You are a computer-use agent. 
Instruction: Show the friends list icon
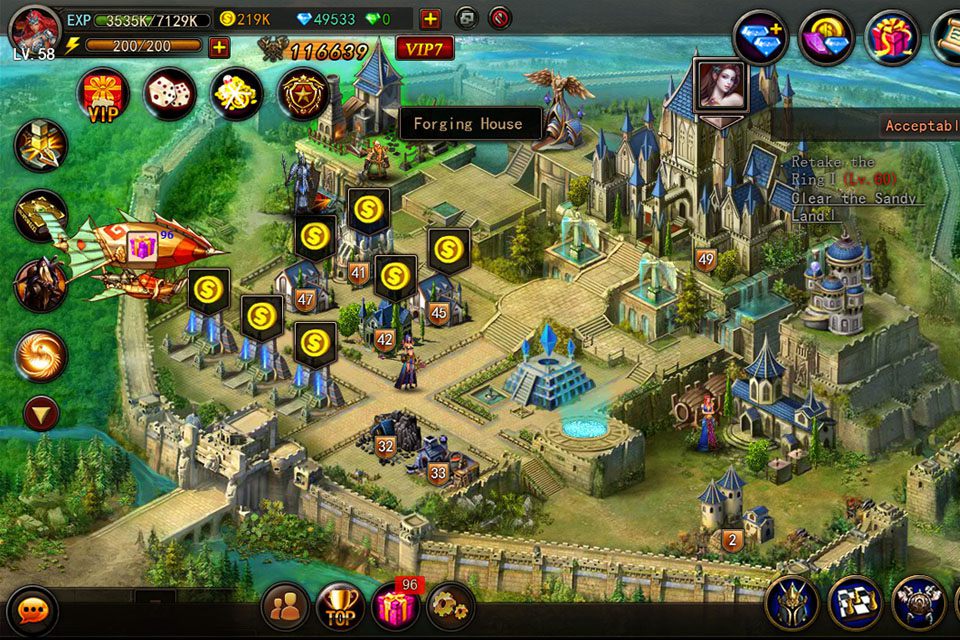(285, 606)
